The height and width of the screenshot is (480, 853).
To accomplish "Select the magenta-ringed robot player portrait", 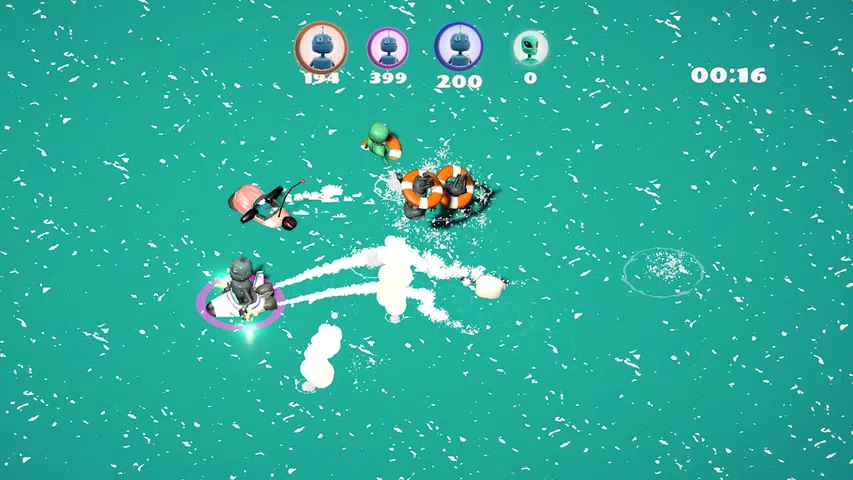I will click(388, 46).
